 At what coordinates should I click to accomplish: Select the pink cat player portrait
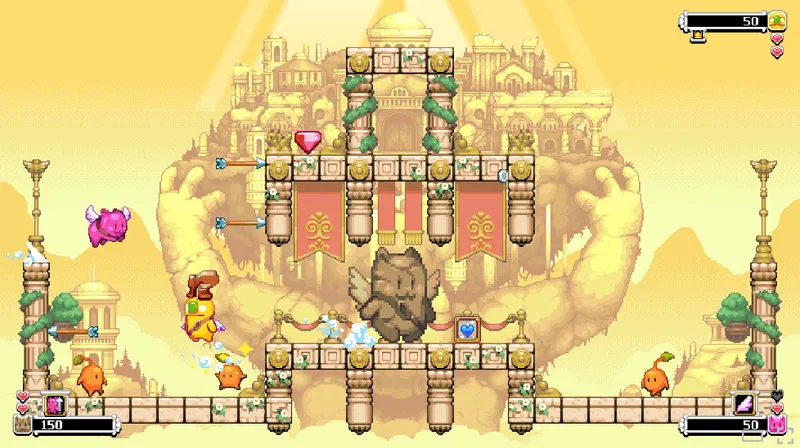(x=777, y=426)
